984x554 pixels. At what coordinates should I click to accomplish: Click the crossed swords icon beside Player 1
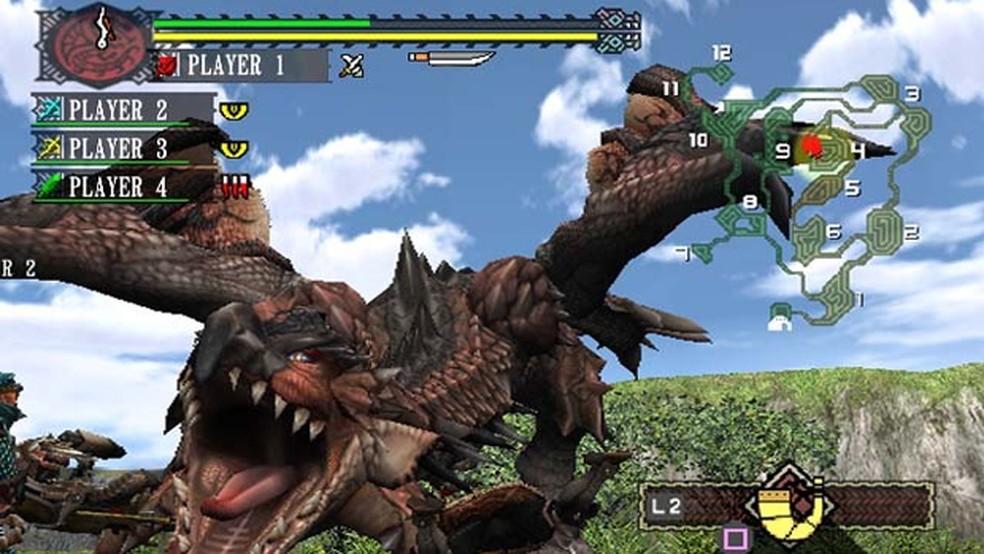350,66
